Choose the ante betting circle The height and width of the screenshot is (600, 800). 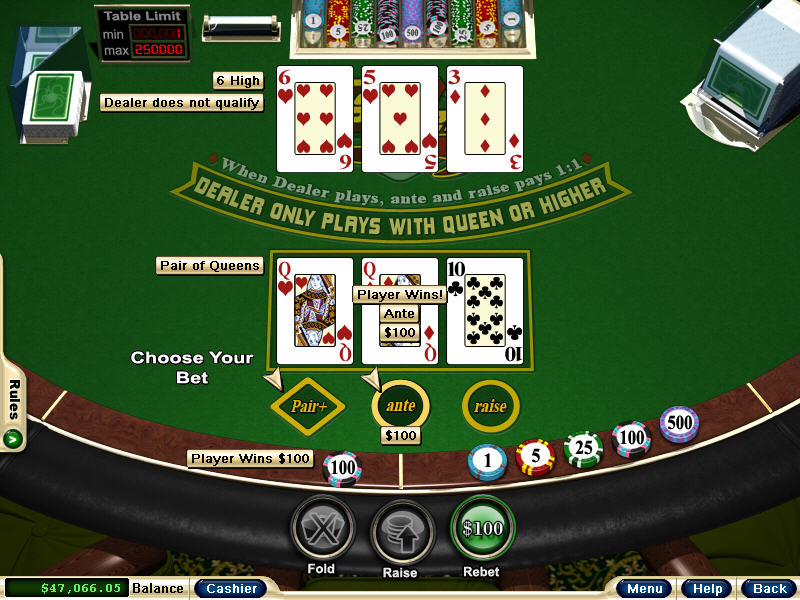pos(400,405)
